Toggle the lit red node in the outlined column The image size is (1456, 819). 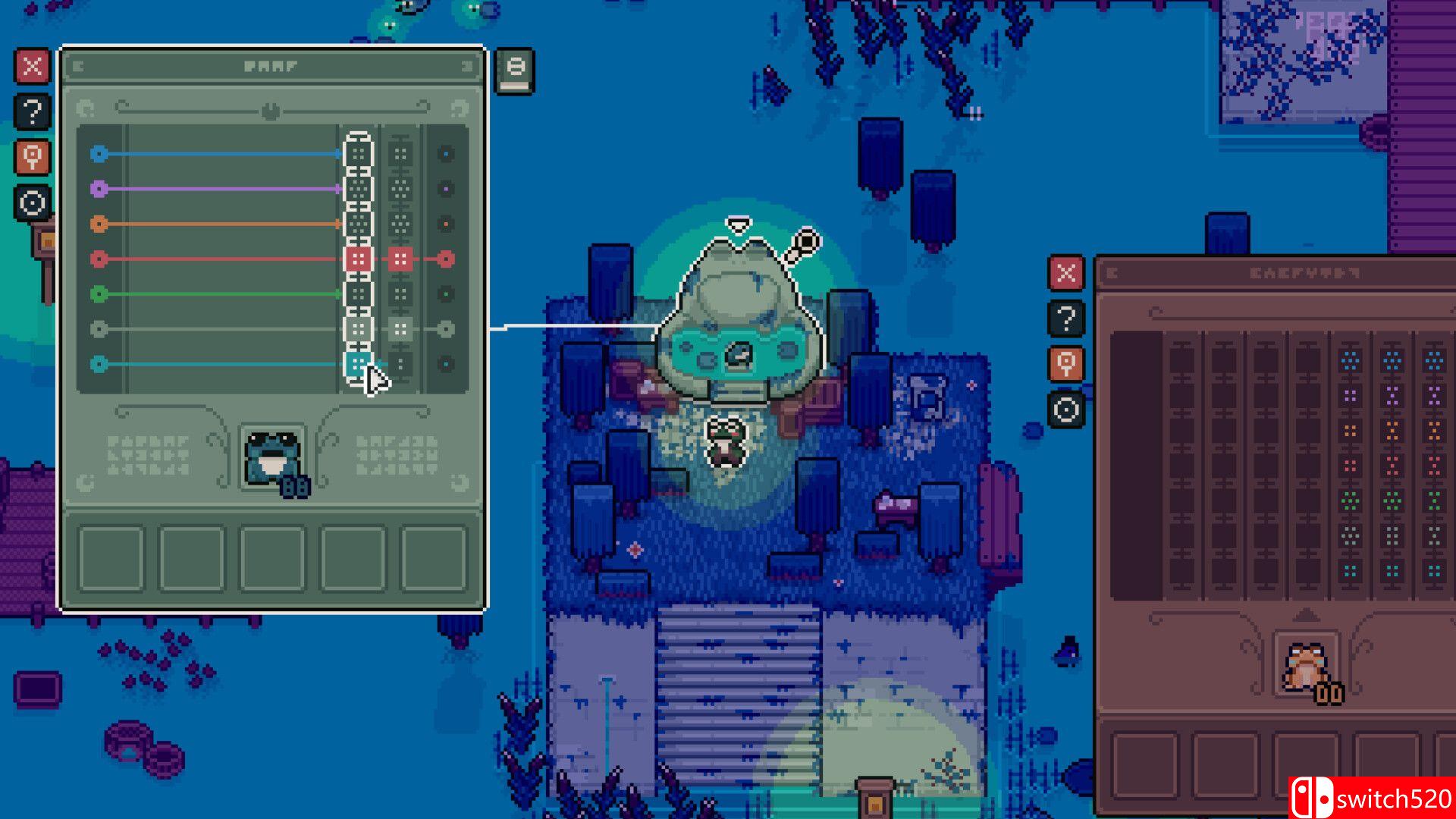coord(358,259)
